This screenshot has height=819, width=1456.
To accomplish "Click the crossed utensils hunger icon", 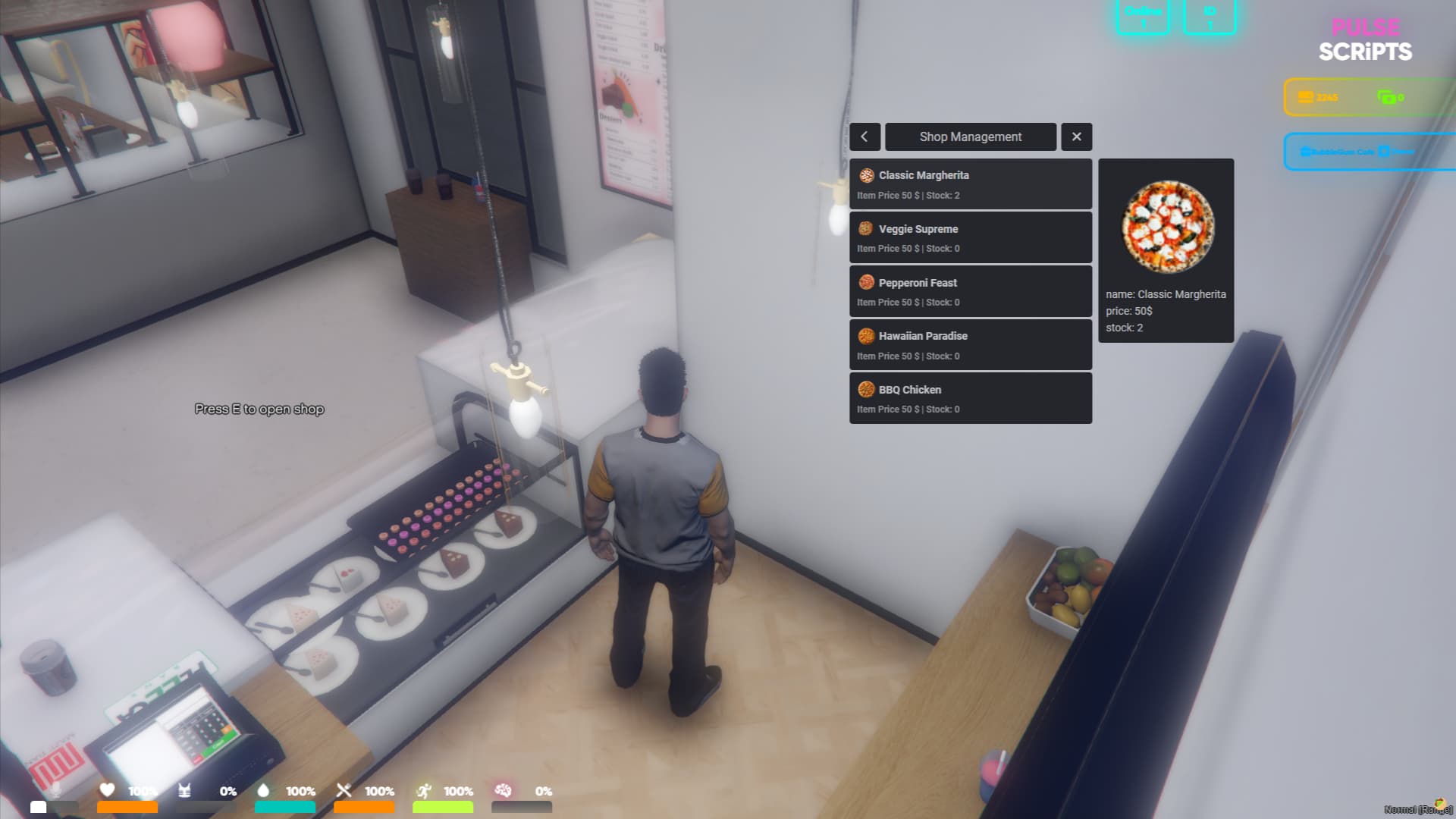I will pyautogui.click(x=344, y=789).
